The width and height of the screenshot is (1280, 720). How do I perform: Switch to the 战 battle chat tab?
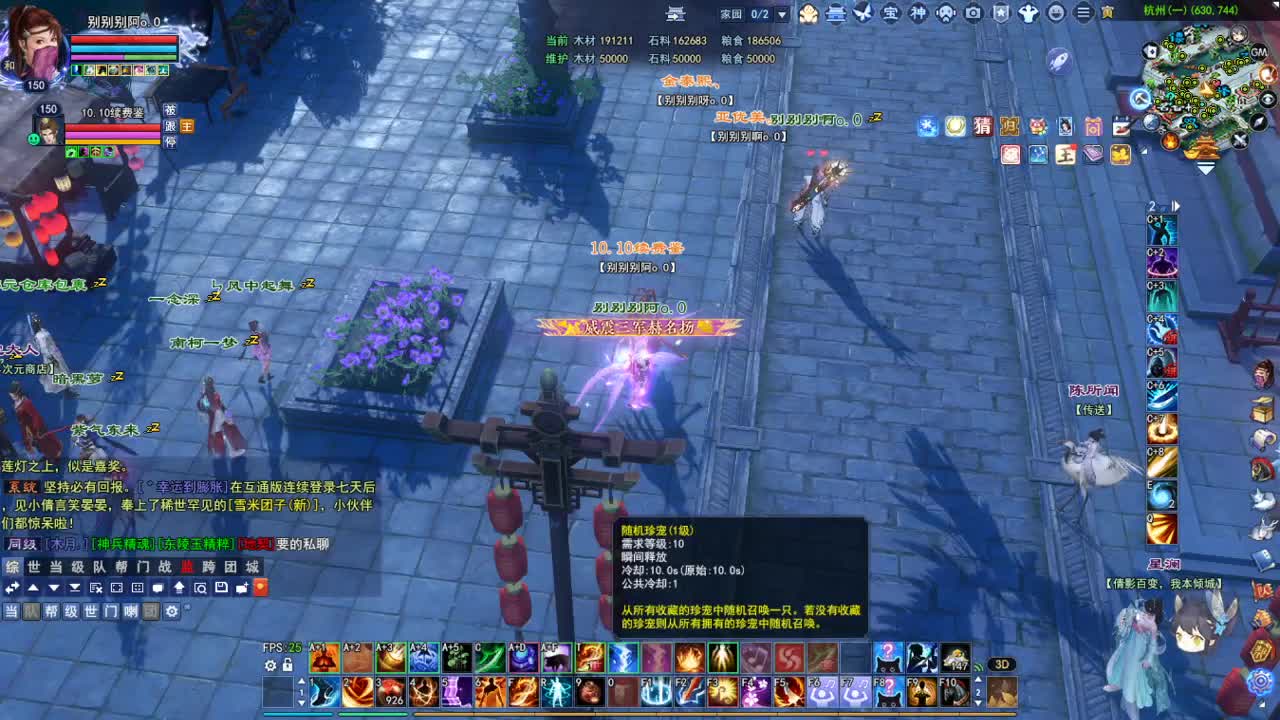click(166, 567)
